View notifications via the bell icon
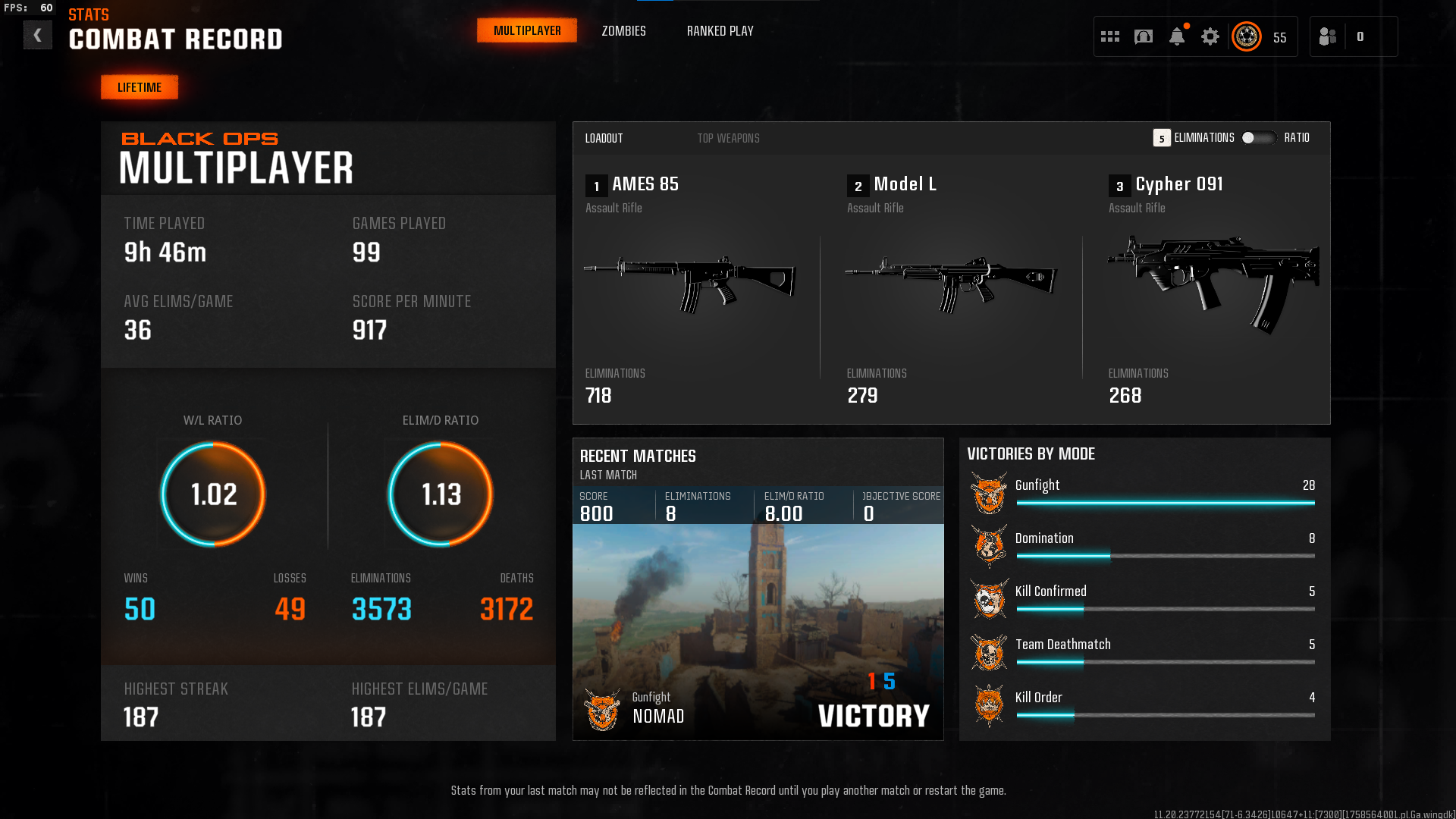Screen dimensions: 1456x819 [x=1177, y=36]
